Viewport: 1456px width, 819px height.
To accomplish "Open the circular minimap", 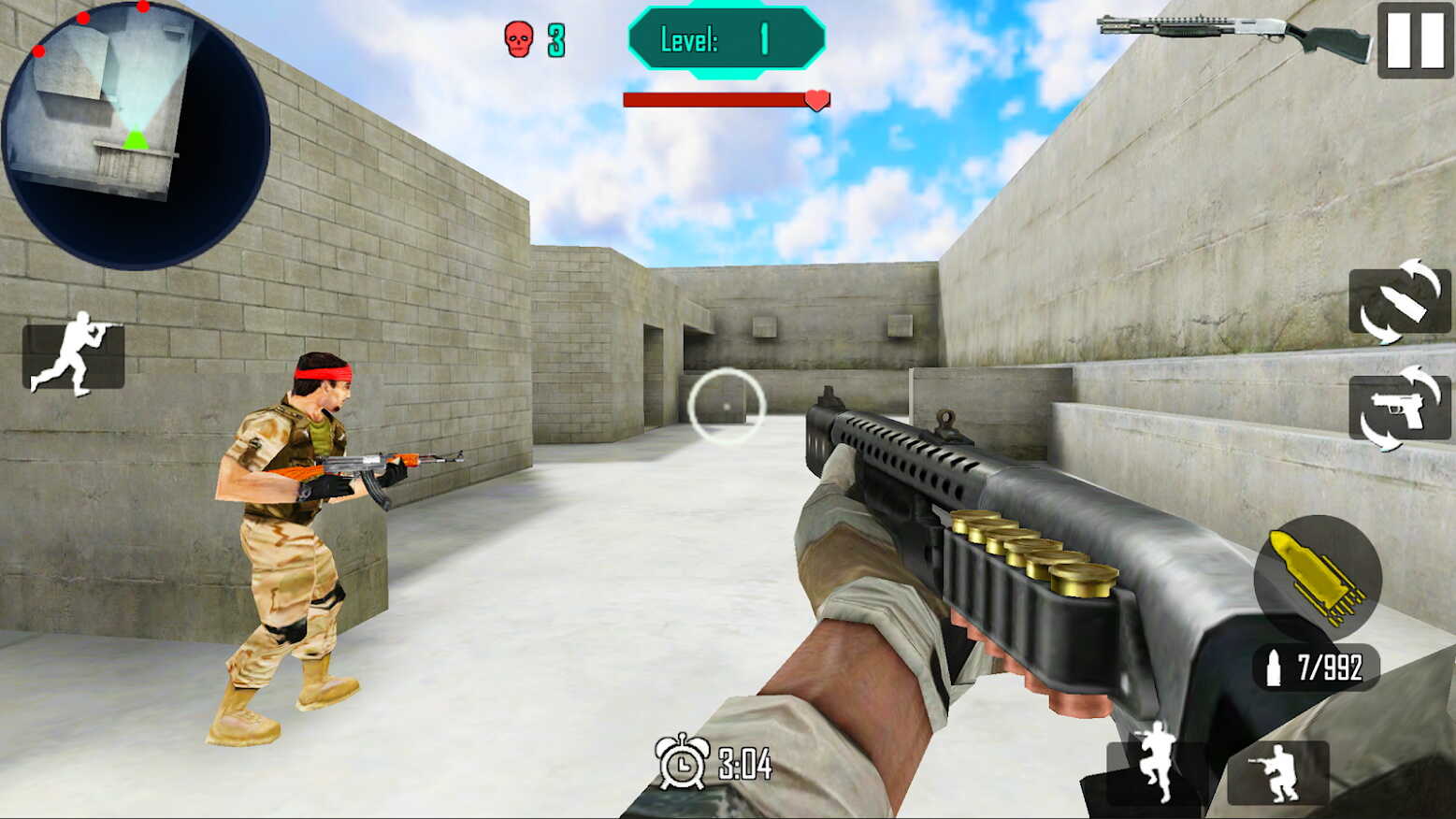I will tap(136, 136).
